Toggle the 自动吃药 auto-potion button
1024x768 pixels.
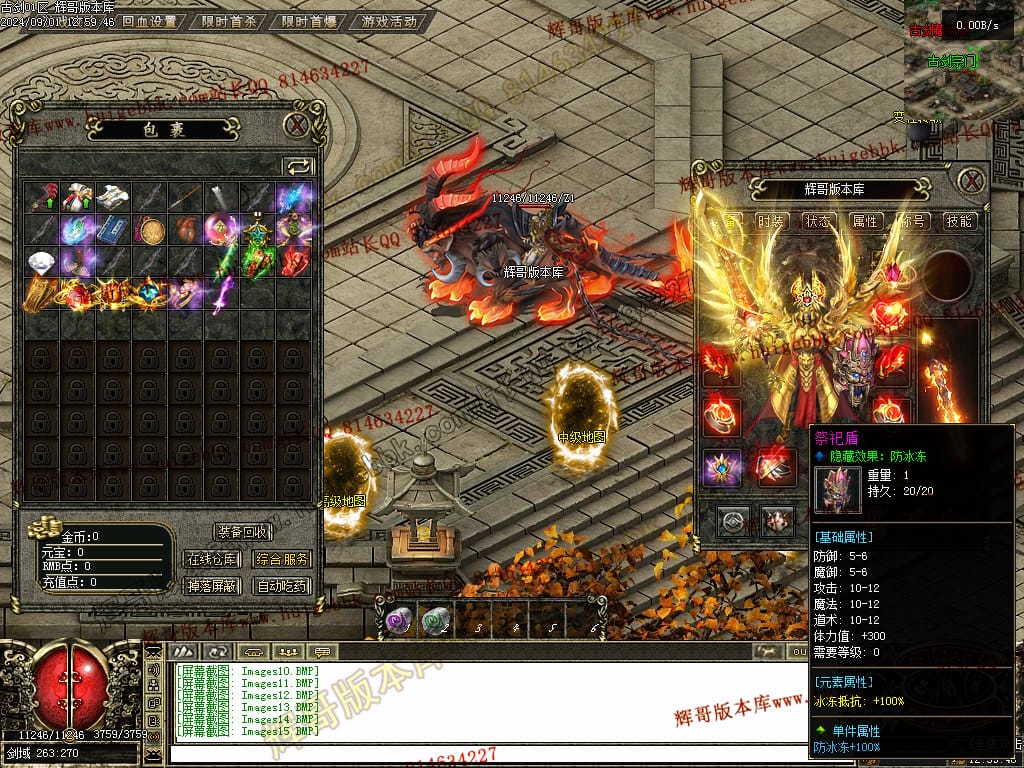[282, 586]
